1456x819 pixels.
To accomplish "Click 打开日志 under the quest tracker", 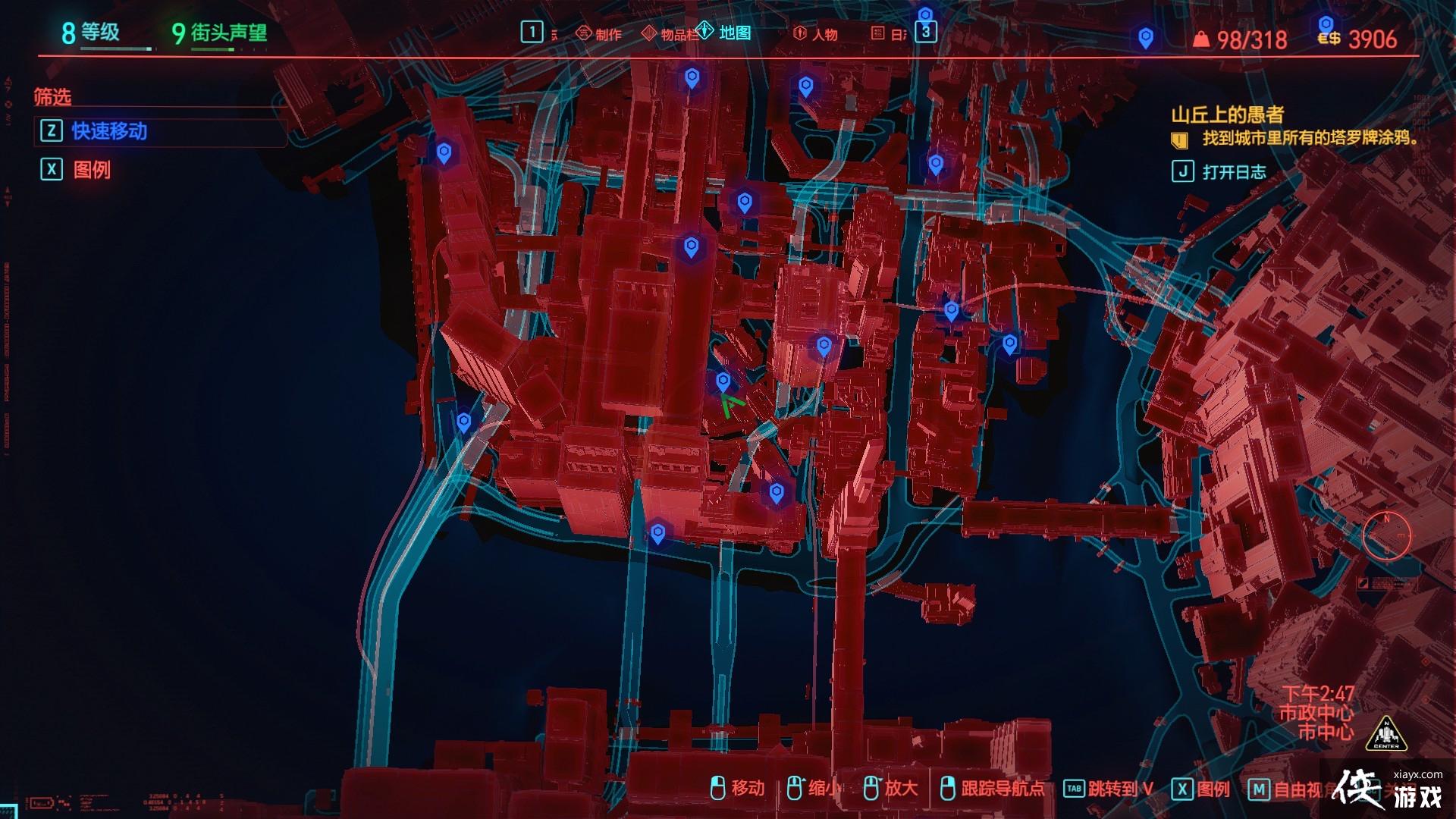I will point(1233,172).
